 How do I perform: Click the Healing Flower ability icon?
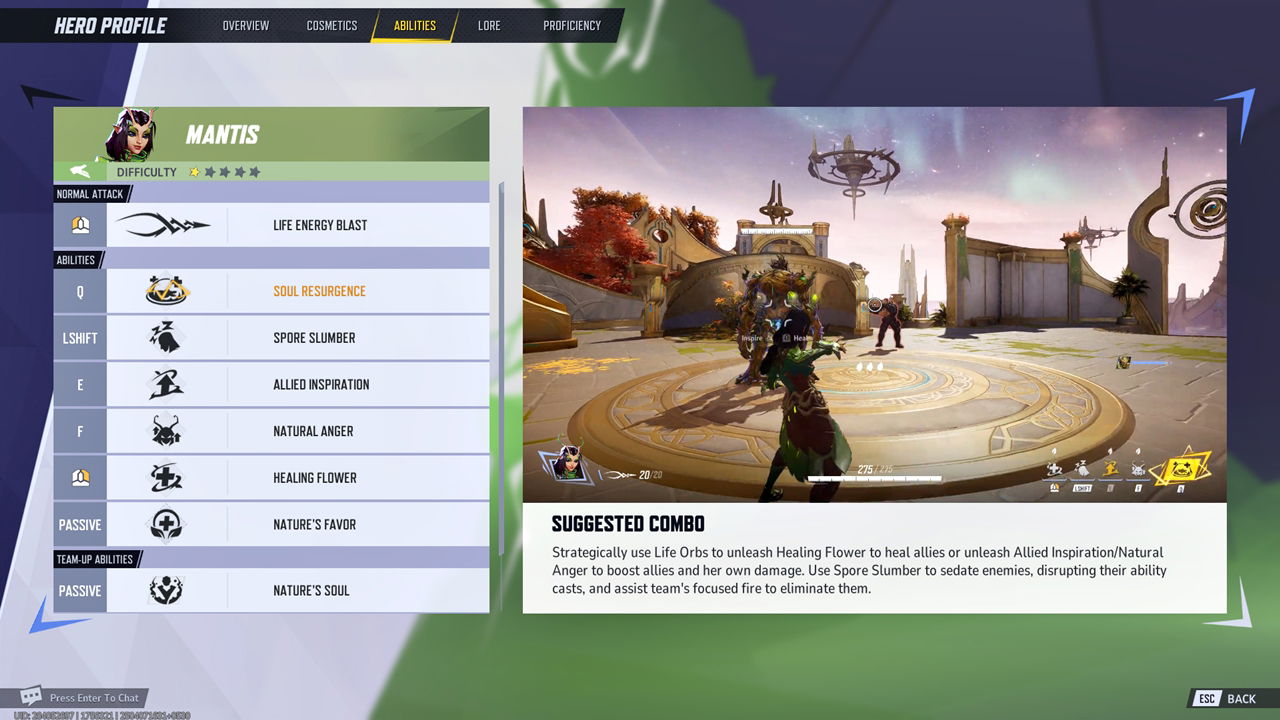pyautogui.click(x=166, y=478)
